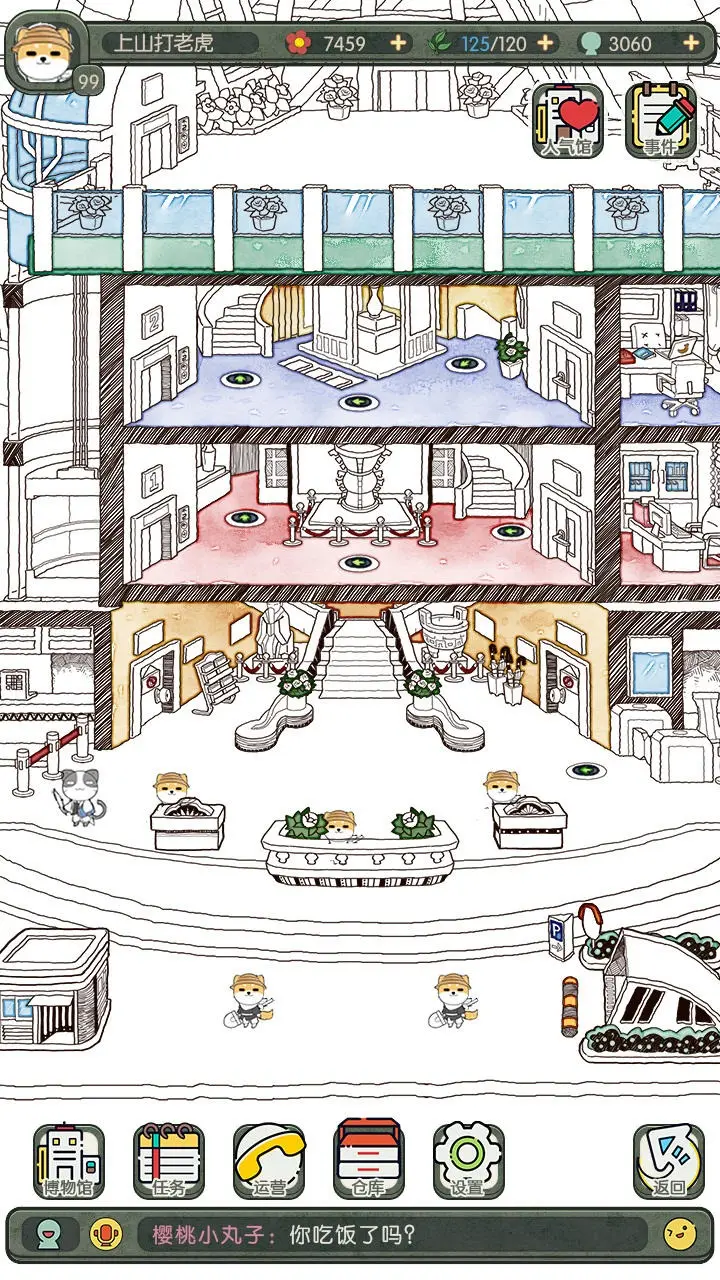The height and width of the screenshot is (1280, 720).
Task: Open the player avatar profile
Action: click(44, 52)
